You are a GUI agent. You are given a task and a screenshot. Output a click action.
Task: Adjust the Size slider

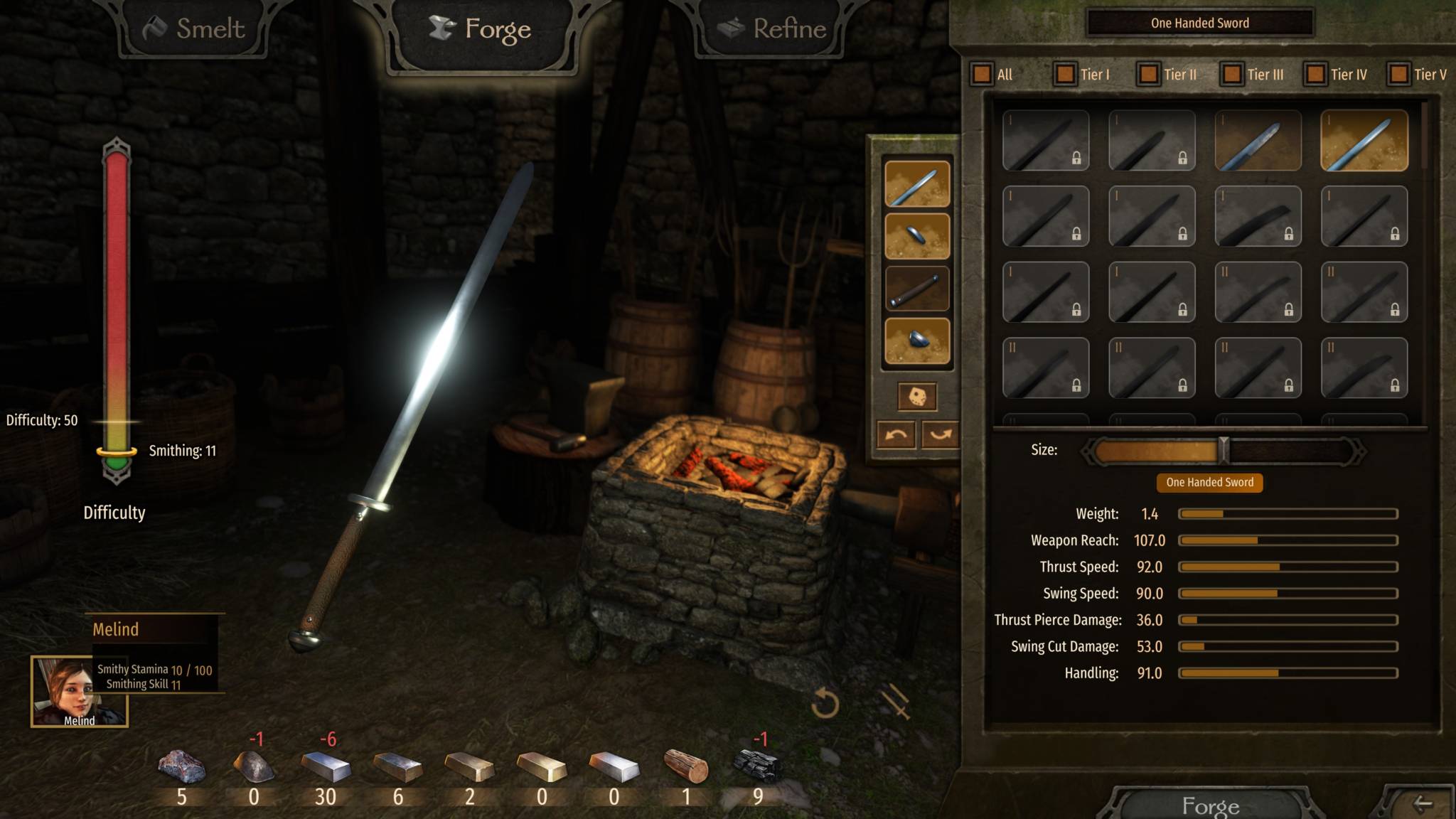pyautogui.click(x=1224, y=451)
